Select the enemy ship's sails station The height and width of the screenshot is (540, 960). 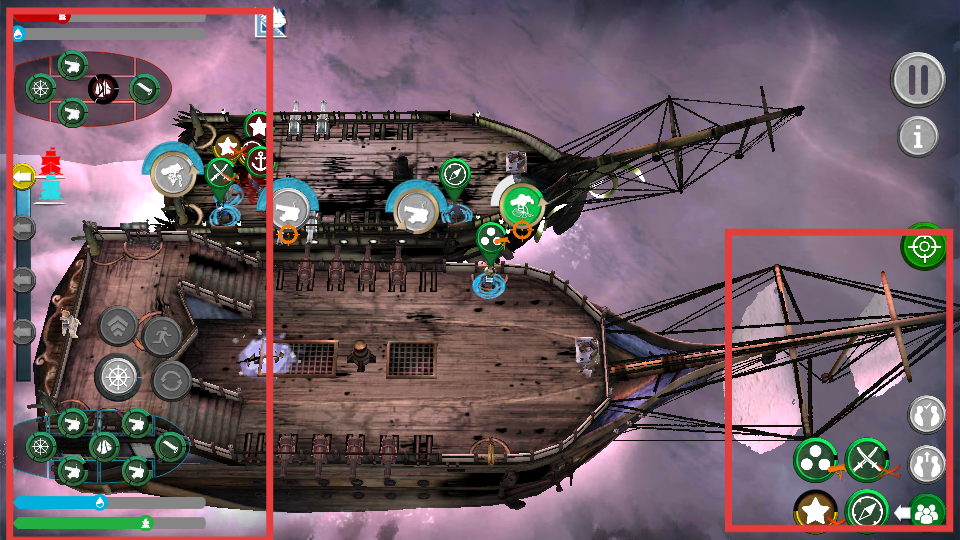click(103, 88)
